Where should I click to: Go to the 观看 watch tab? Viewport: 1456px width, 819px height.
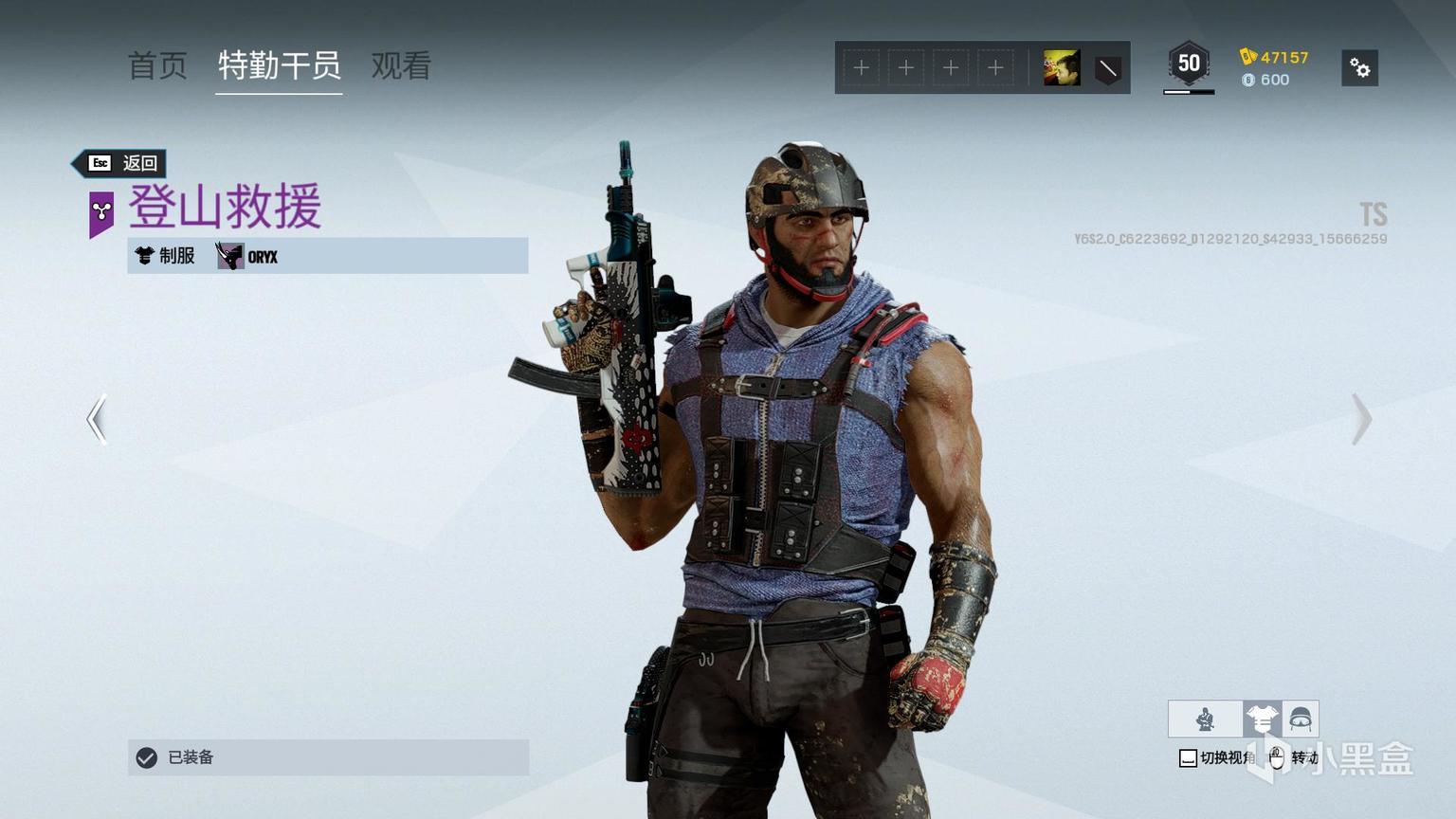pyautogui.click(x=401, y=65)
